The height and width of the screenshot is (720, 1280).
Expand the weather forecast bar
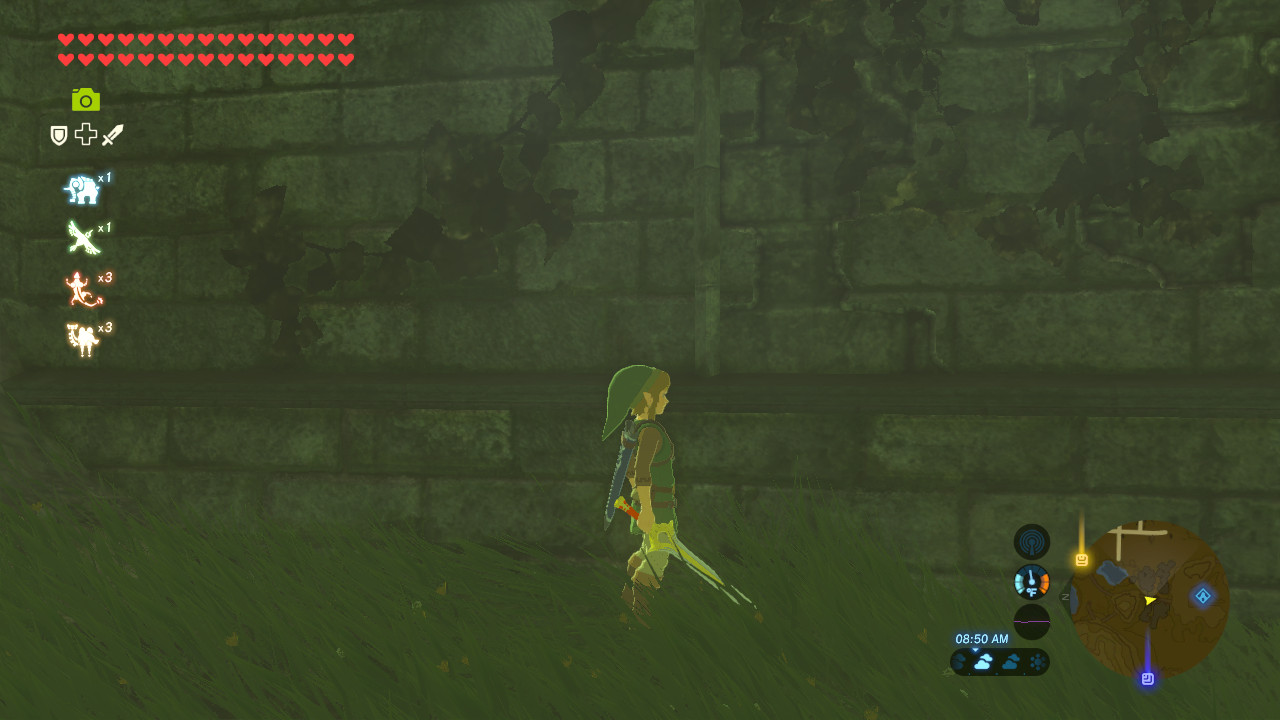(1000, 661)
